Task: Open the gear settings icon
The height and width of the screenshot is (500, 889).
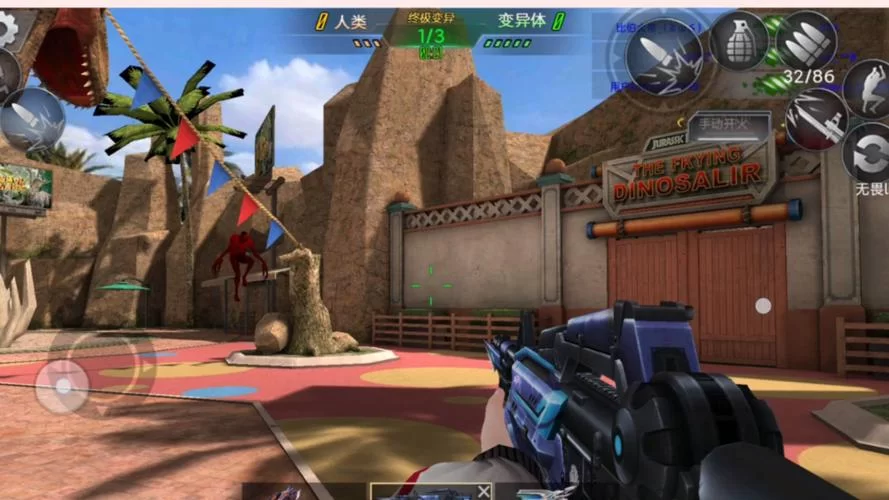Action: click(x=8, y=28)
